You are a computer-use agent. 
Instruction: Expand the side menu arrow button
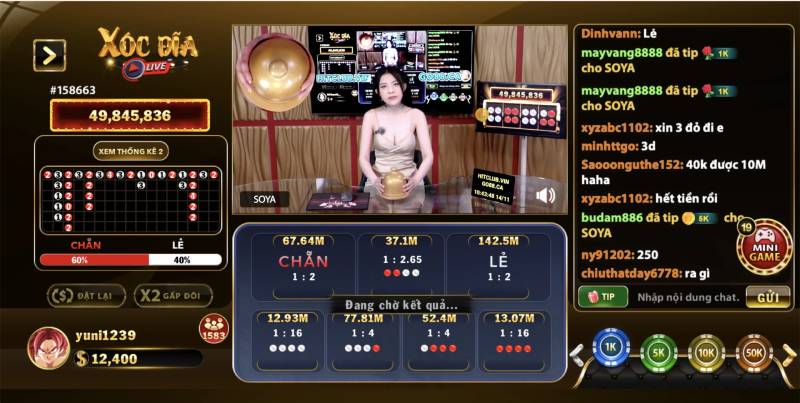[49, 55]
